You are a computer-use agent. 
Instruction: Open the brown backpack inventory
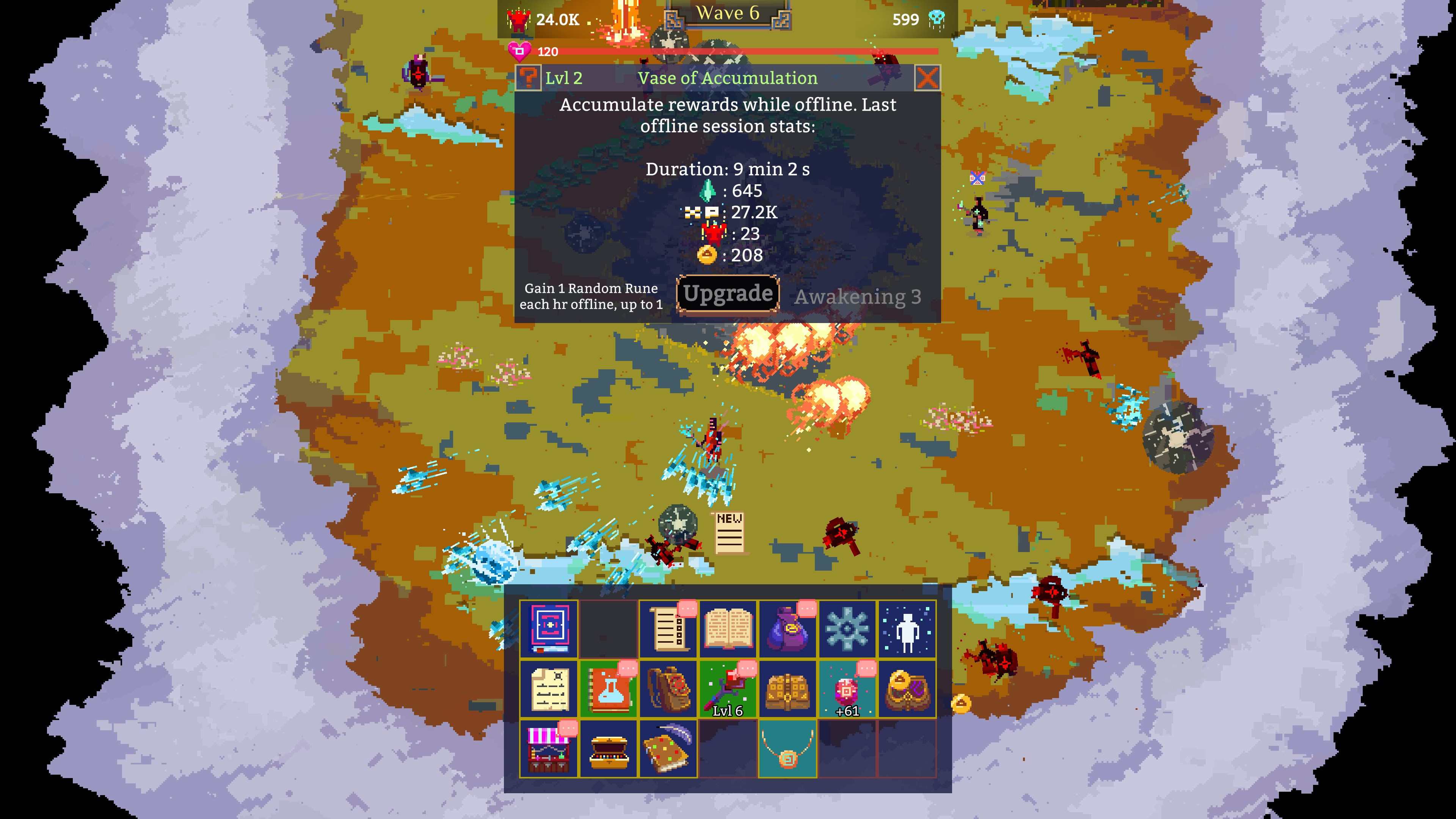point(668,689)
